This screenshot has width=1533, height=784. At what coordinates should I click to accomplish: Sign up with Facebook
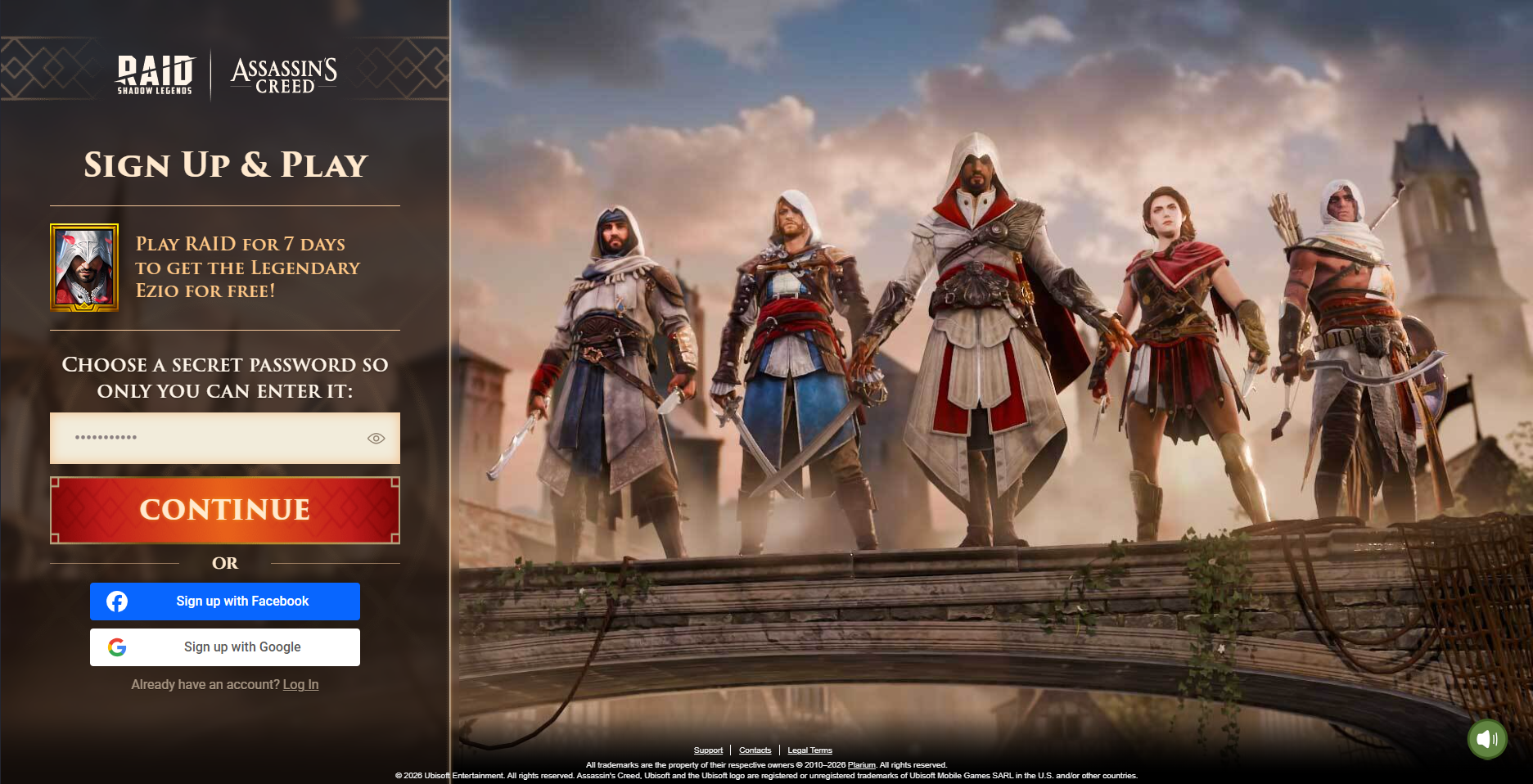pos(225,602)
